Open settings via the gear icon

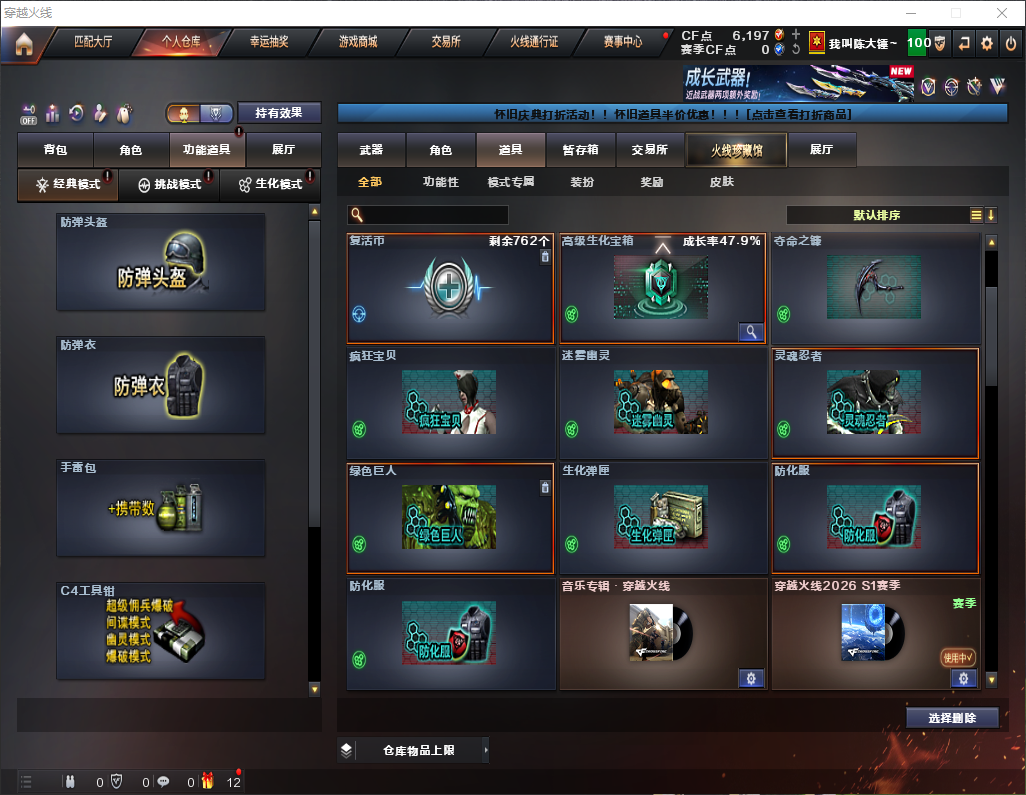[987, 43]
